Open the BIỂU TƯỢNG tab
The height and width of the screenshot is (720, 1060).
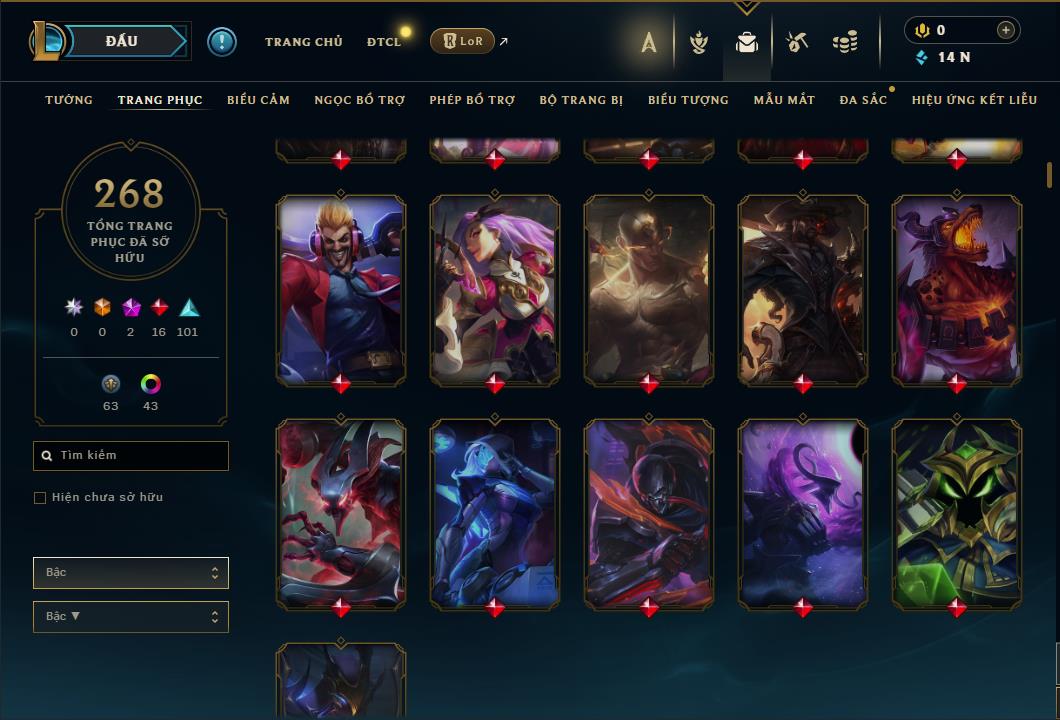point(688,100)
